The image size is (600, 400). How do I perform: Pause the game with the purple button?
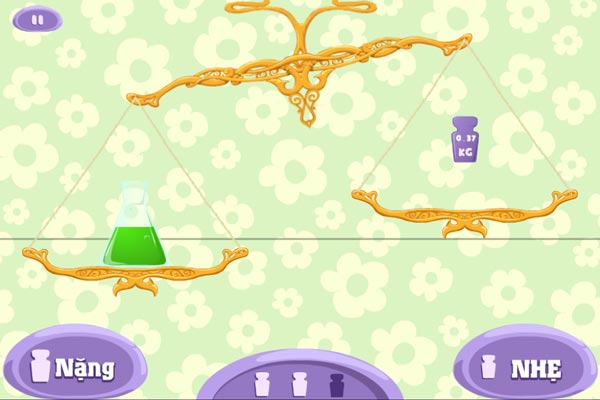click(37, 18)
